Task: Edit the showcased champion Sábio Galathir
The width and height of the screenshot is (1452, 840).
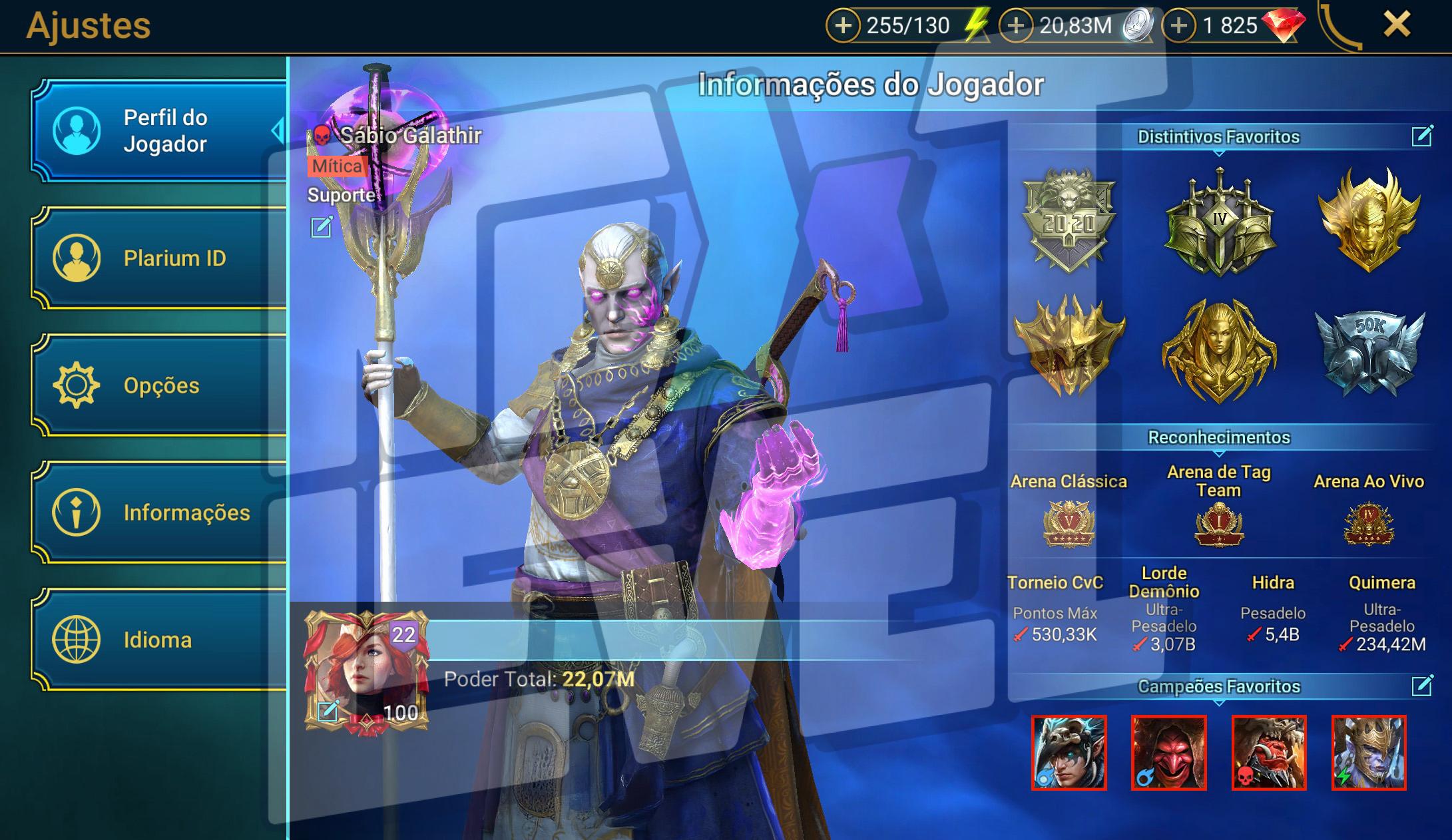Action: (322, 227)
